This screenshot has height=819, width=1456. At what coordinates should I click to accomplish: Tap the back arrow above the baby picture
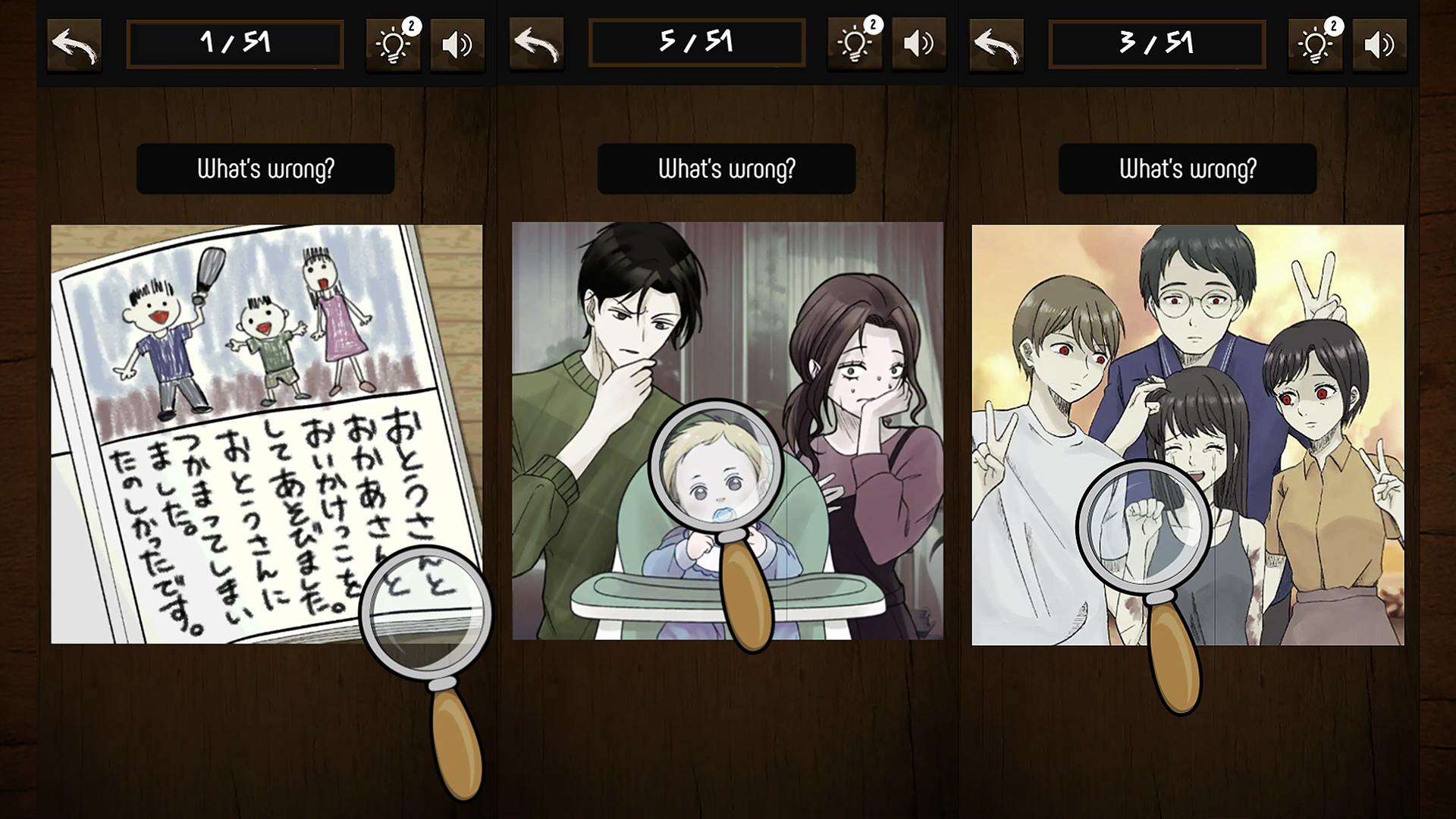[x=536, y=43]
